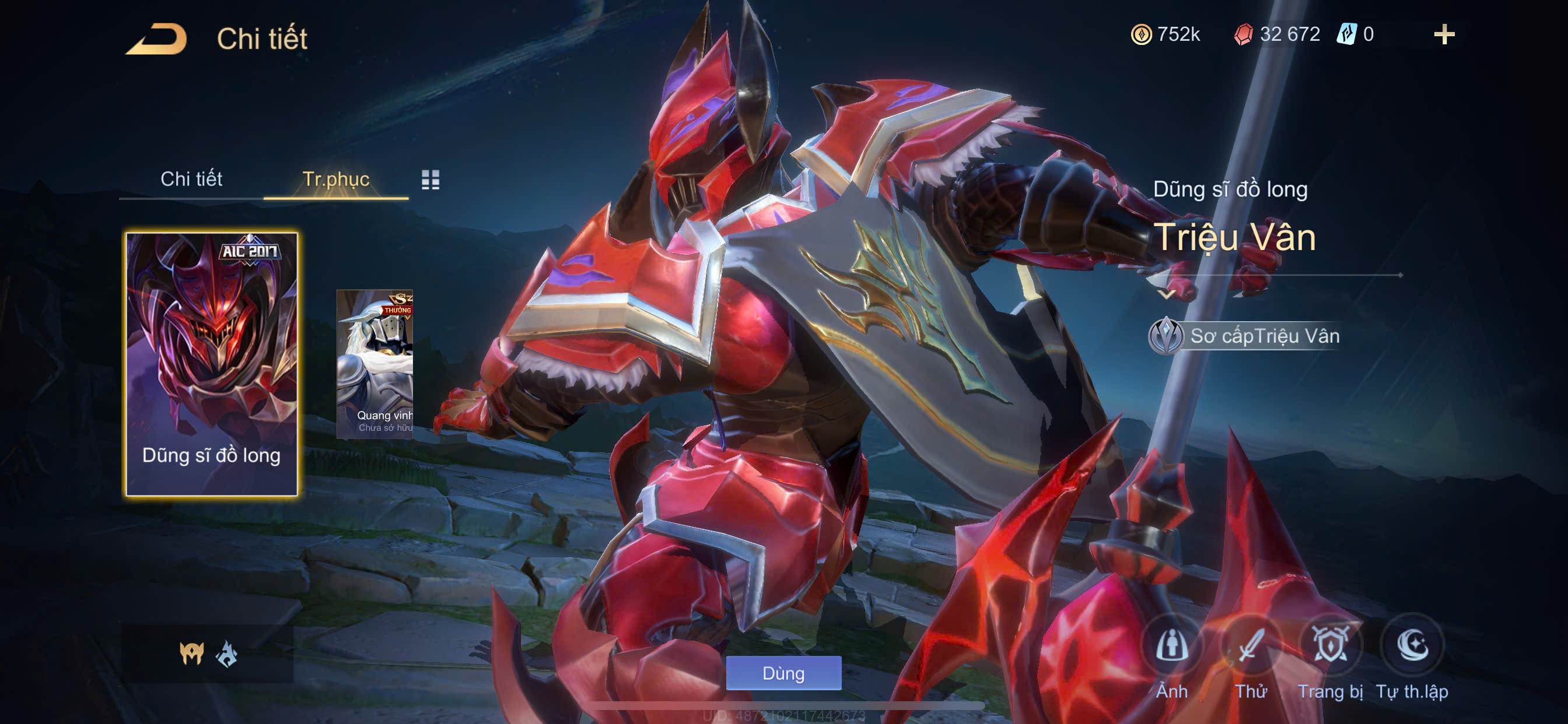Choose the Quang vinh skin card
The width and height of the screenshot is (1568, 724).
click(x=375, y=364)
